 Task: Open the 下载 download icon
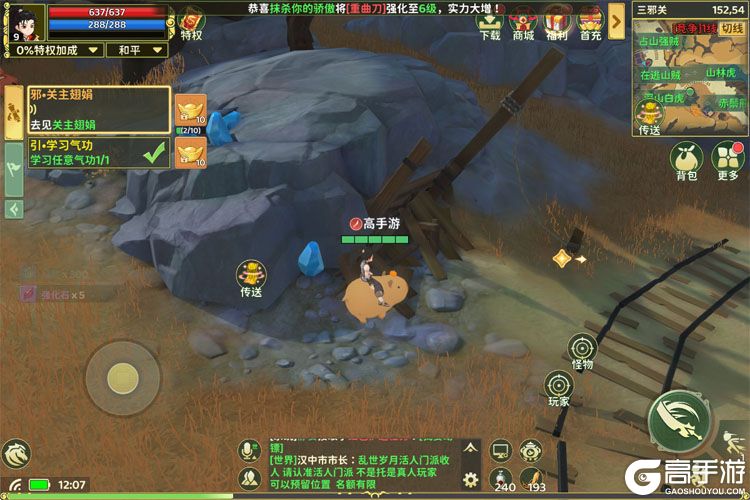(490, 22)
